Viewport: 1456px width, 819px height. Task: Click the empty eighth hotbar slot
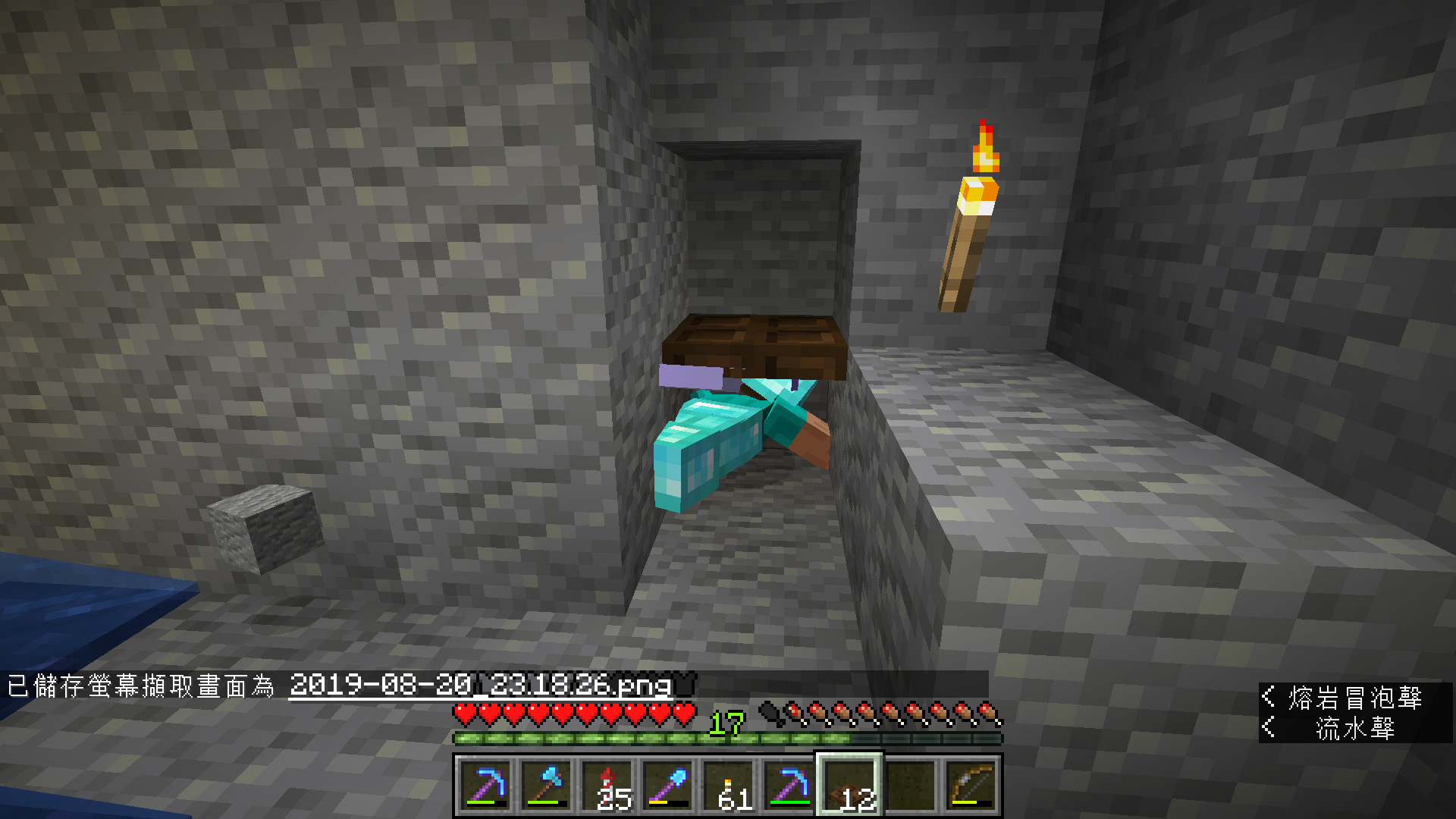(x=910, y=786)
